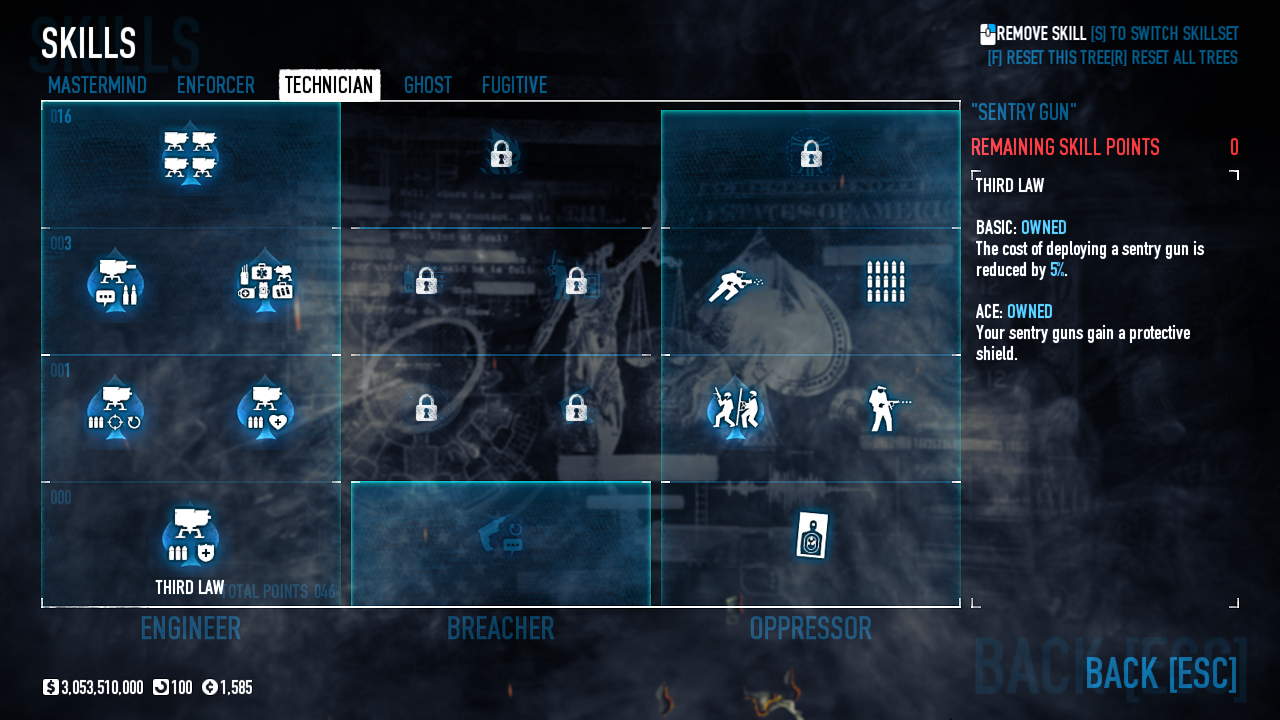Click the drill icon in Breacher tree
Viewport: 1280px width, 720px height.
pos(501,533)
